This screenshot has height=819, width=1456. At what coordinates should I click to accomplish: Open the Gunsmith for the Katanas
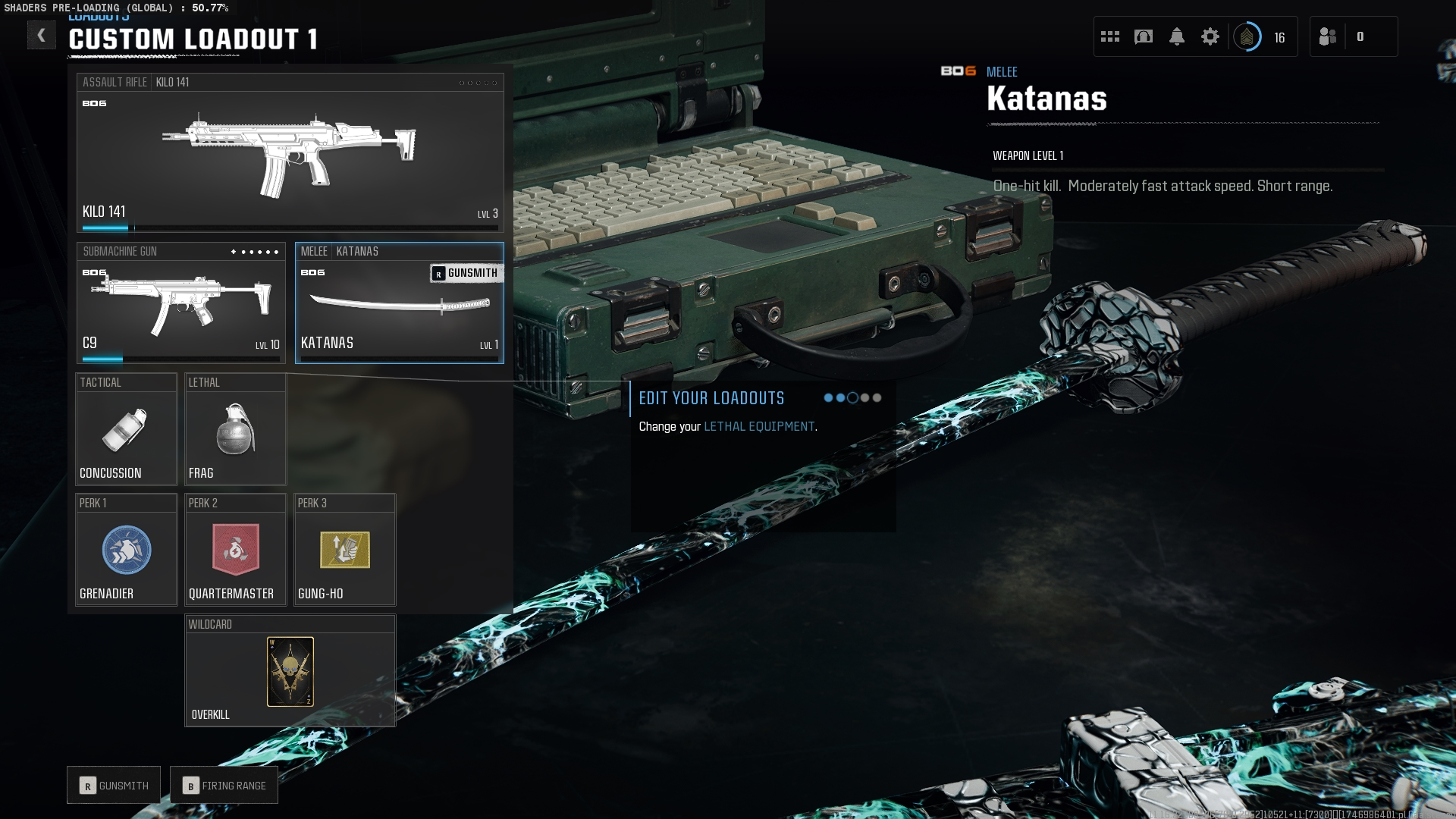(466, 272)
